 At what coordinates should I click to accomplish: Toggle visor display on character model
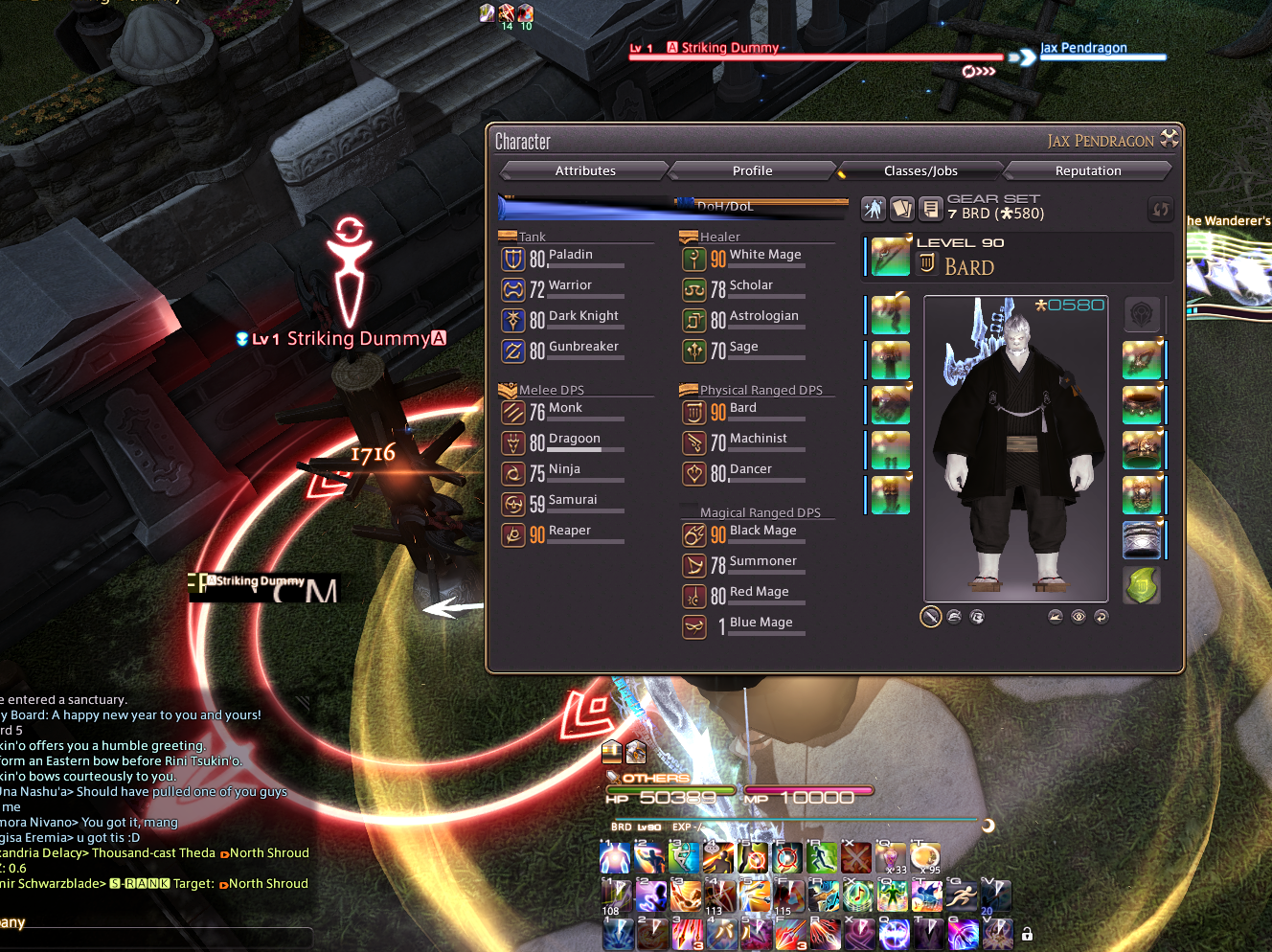(x=977, y=616)
